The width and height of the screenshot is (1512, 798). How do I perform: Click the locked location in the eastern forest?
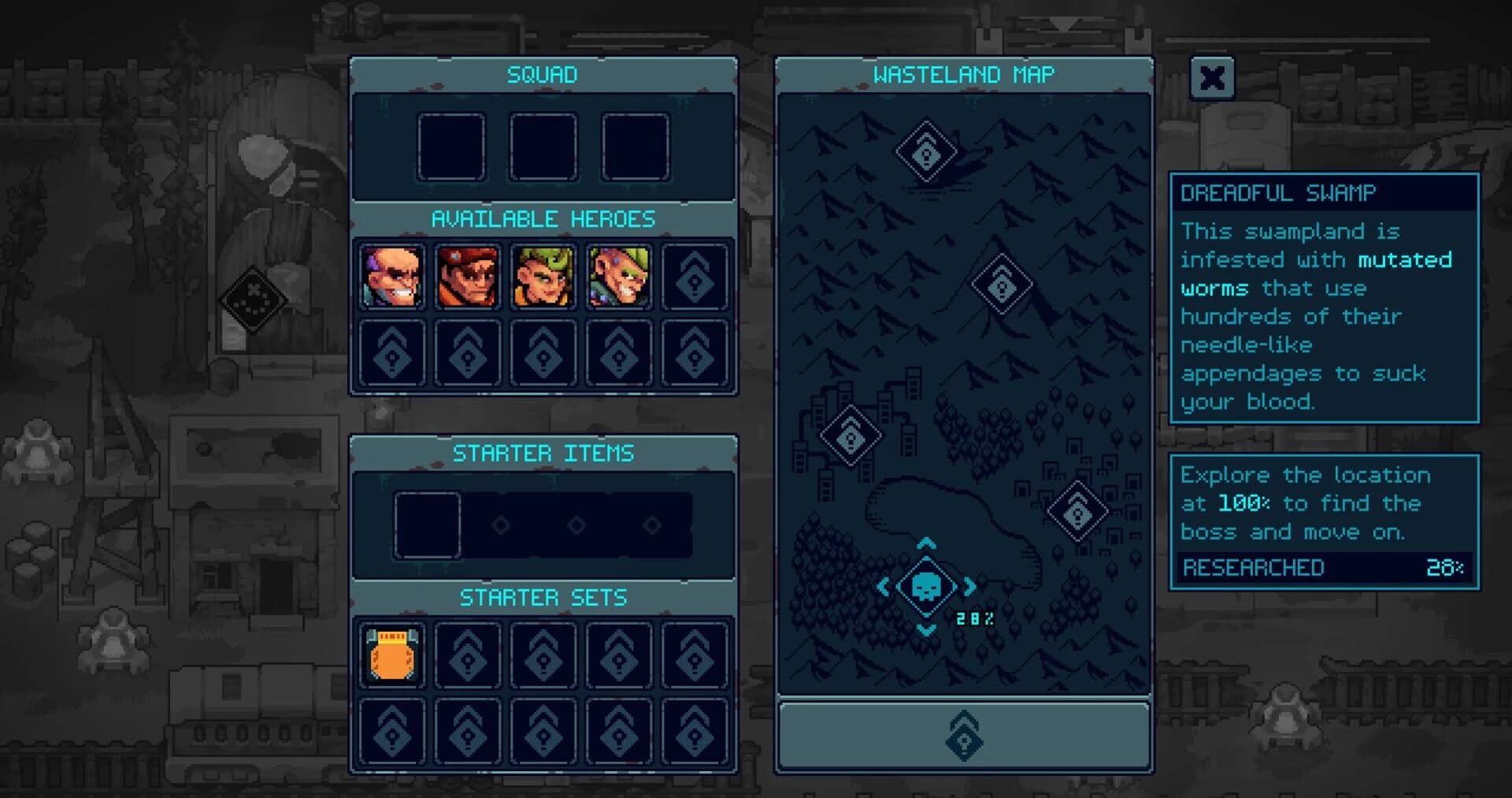tap(1077, 512)
